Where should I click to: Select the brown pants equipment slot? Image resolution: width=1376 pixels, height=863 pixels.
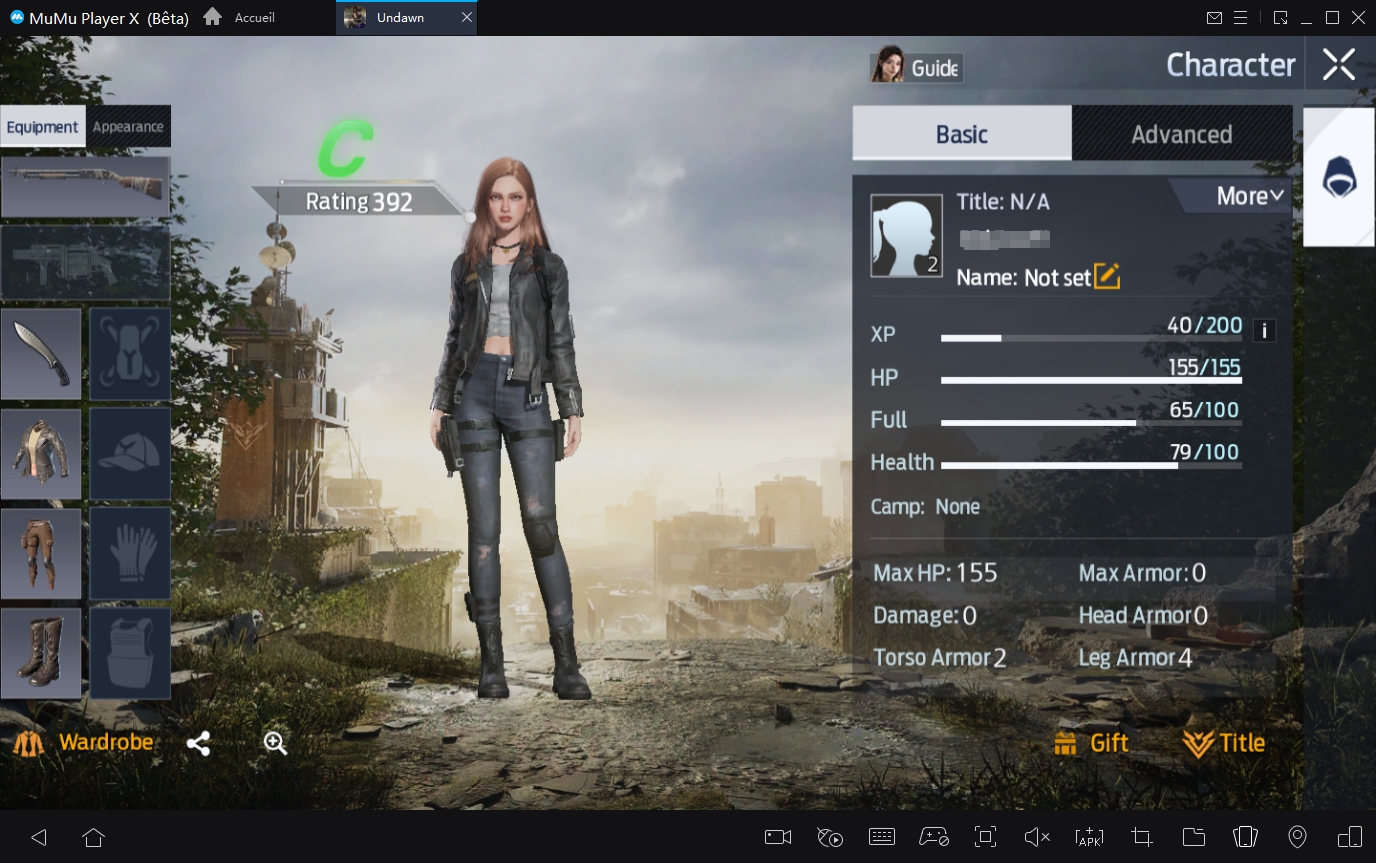pyautogui.click(x=41, y=554)
